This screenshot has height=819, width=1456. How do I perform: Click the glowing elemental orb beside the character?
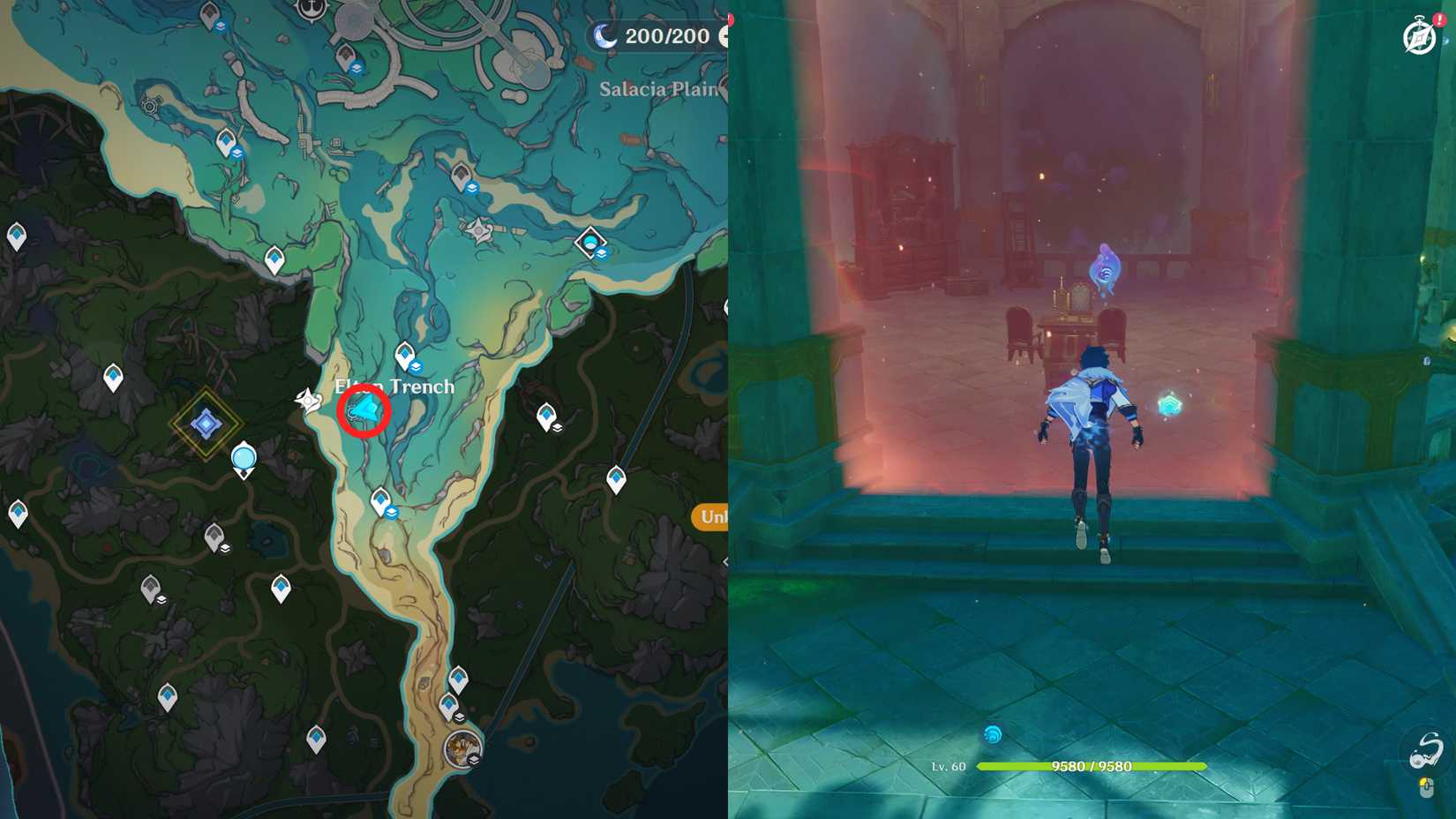point(1169,405)
